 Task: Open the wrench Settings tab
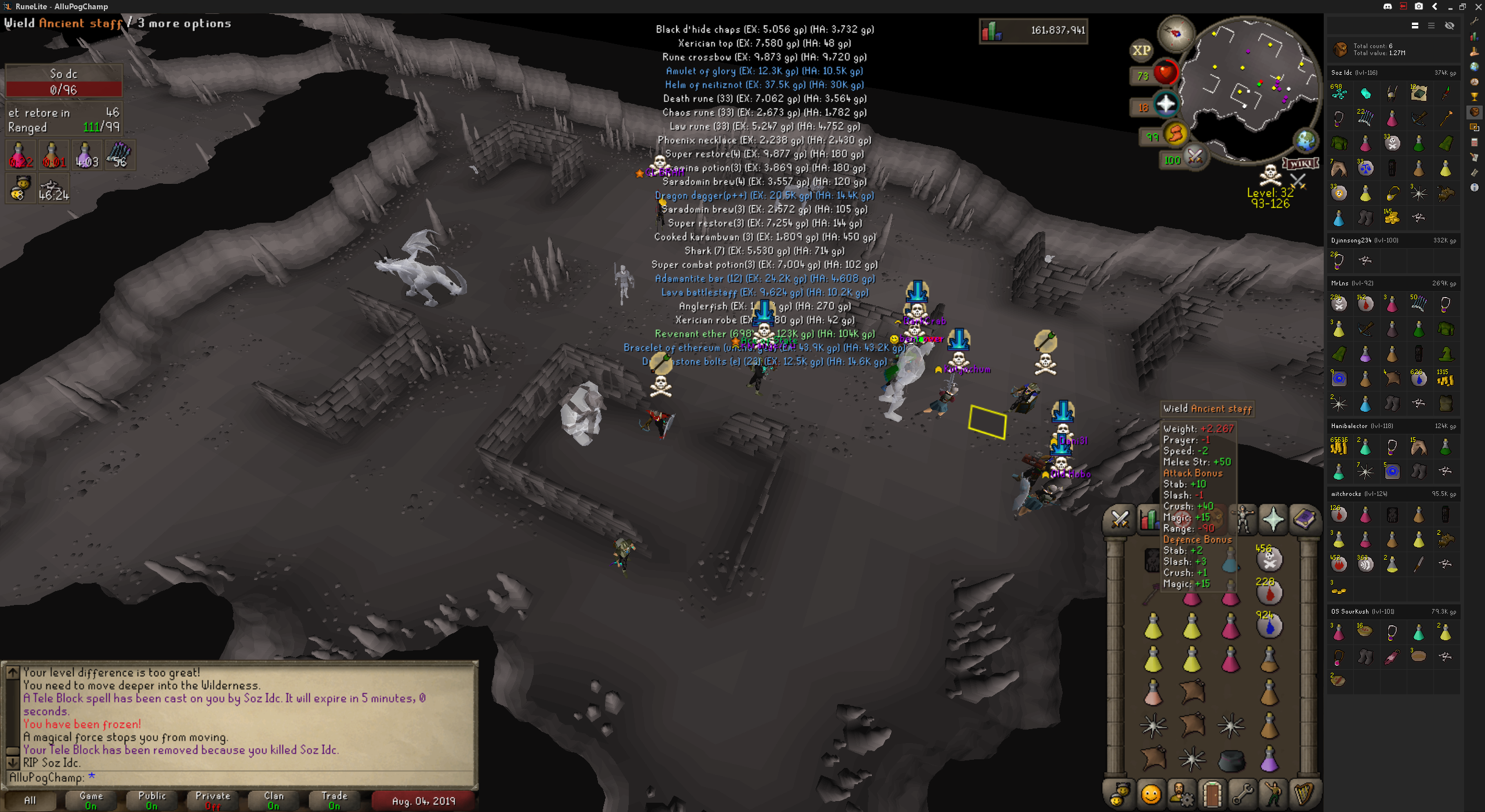pyautogui.click(x=1243, y=794)
